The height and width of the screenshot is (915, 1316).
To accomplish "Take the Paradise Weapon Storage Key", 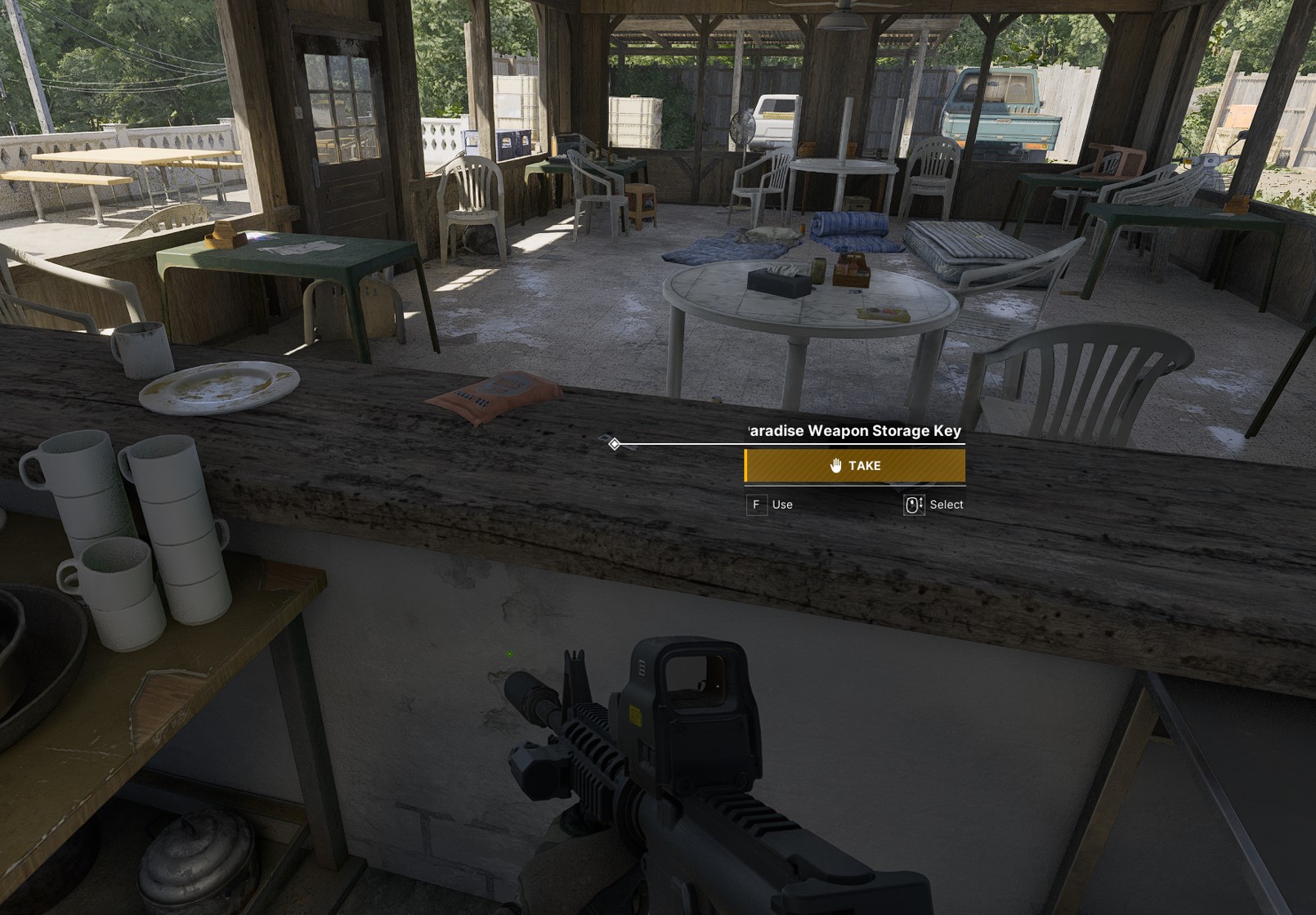I will 854,466.
